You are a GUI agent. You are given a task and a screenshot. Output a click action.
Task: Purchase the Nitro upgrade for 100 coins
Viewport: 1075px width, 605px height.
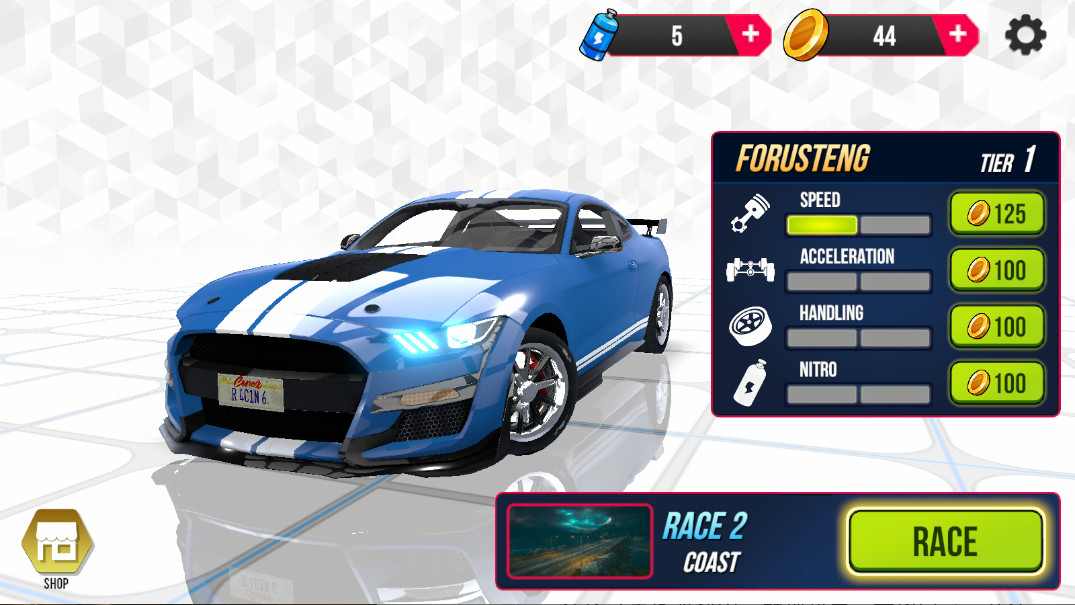(x=996, y=382)
